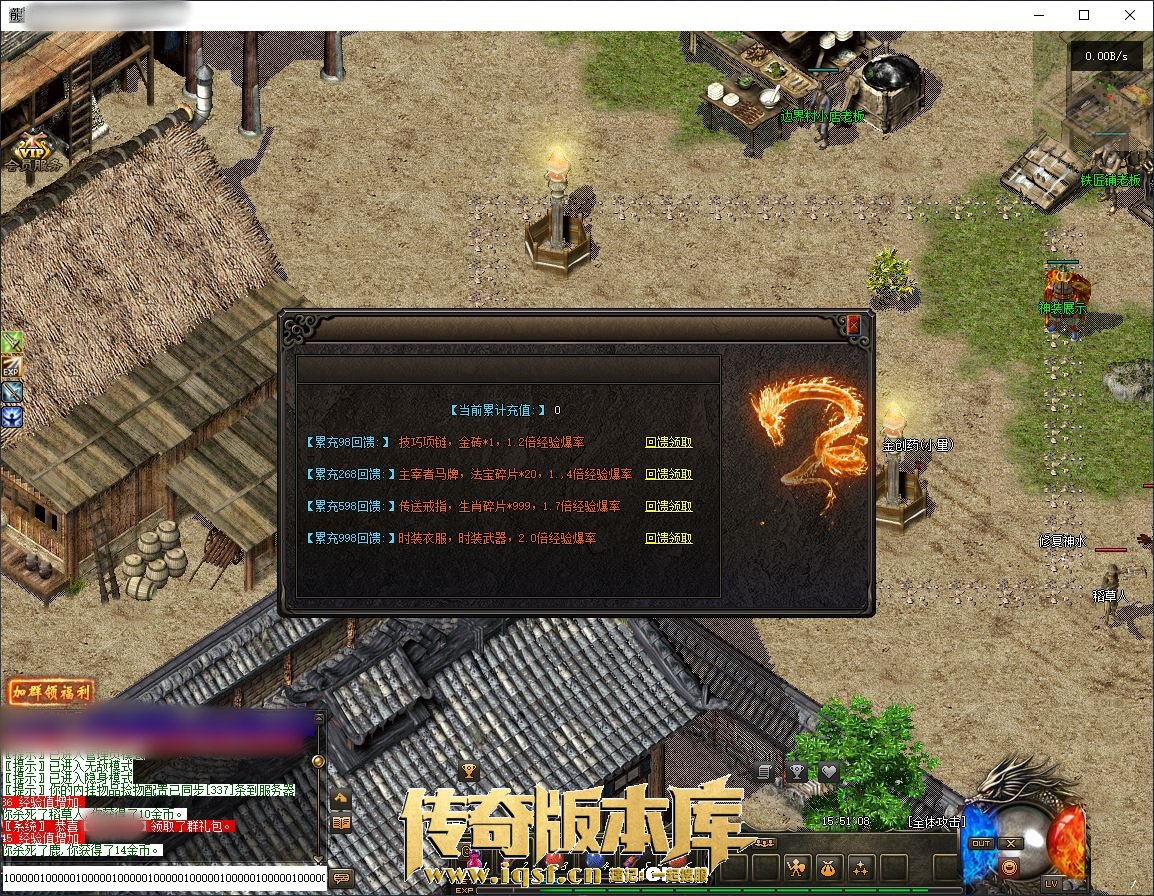Claim the 累充598 reward via 回馈领取
Screen dimensions: 1154x896
tap(668, 506)
